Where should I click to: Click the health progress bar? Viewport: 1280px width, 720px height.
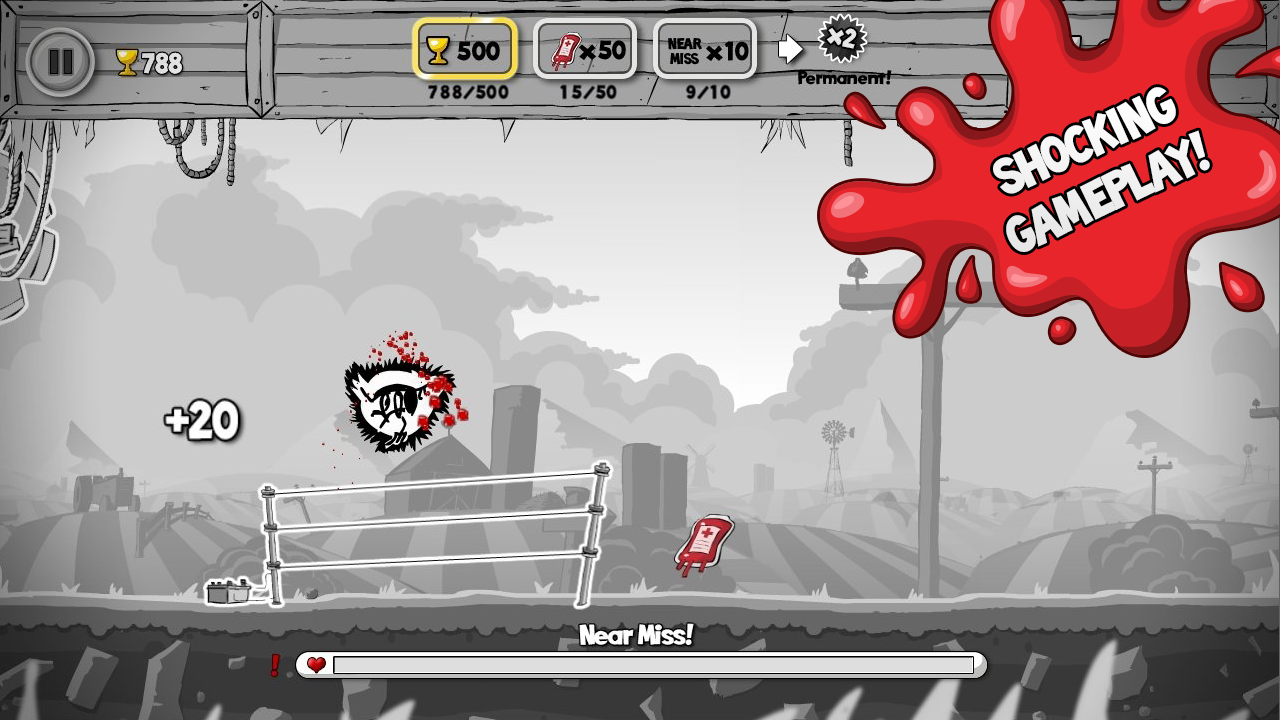(655, 665)
